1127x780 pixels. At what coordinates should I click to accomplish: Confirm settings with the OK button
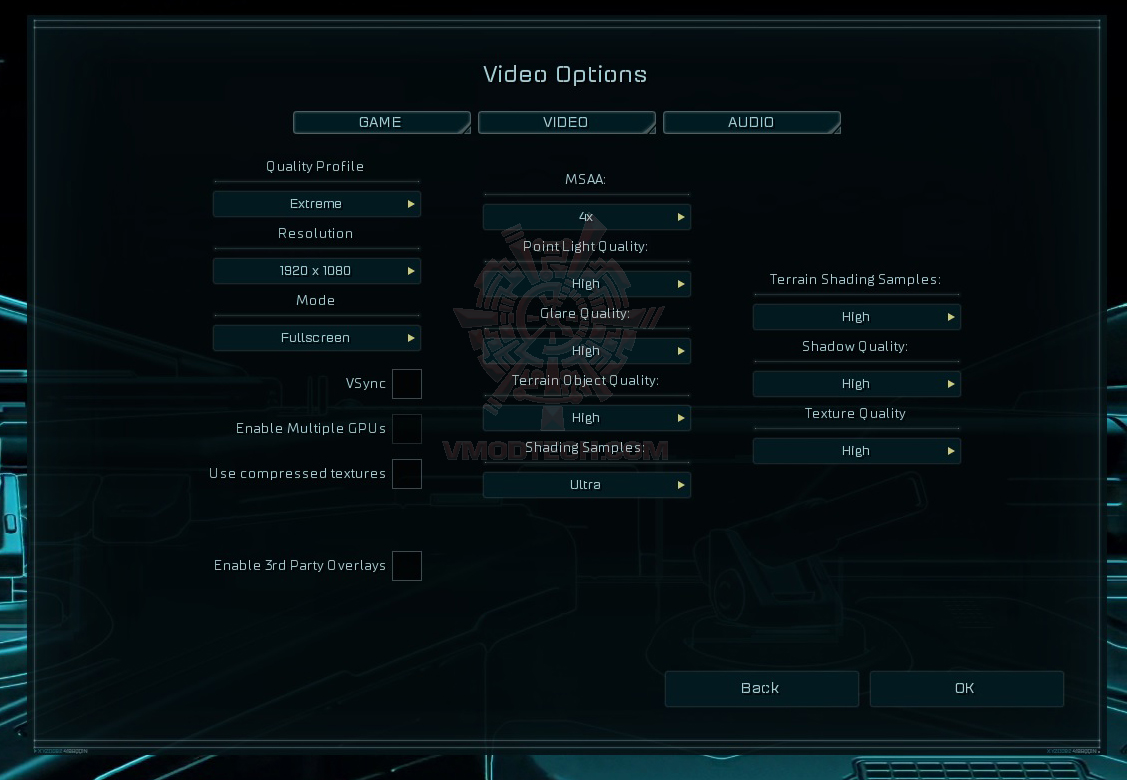[x=966, y=688]
